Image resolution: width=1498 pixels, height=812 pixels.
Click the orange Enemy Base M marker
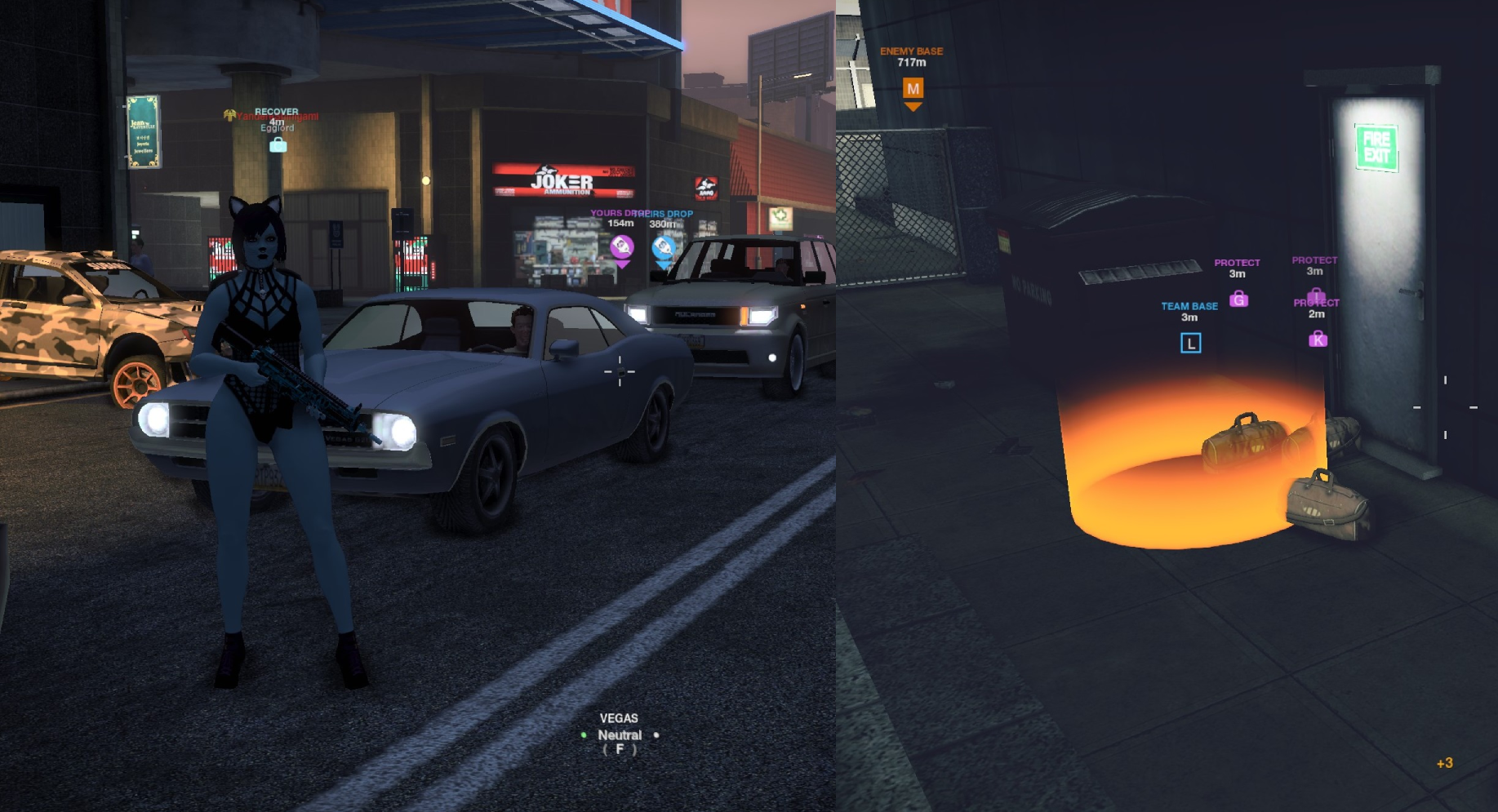(x=913, y=89)
